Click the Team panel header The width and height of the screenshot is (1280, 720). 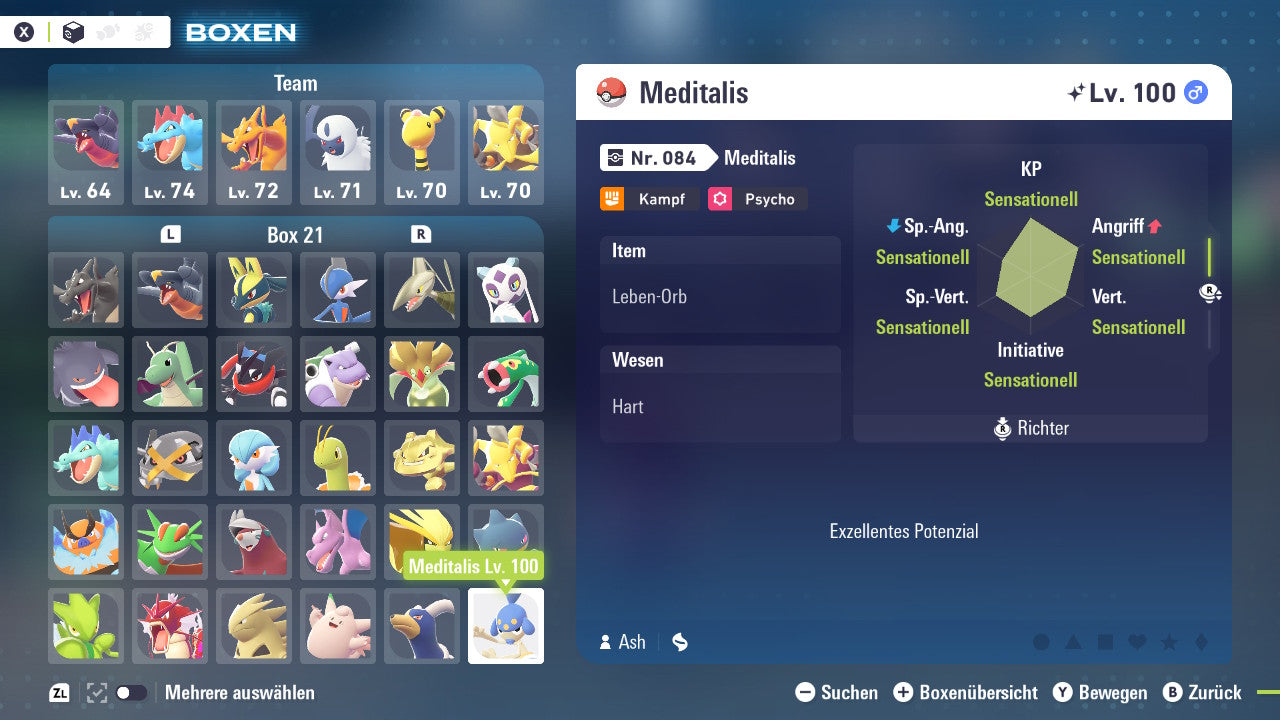coord(295,83)
